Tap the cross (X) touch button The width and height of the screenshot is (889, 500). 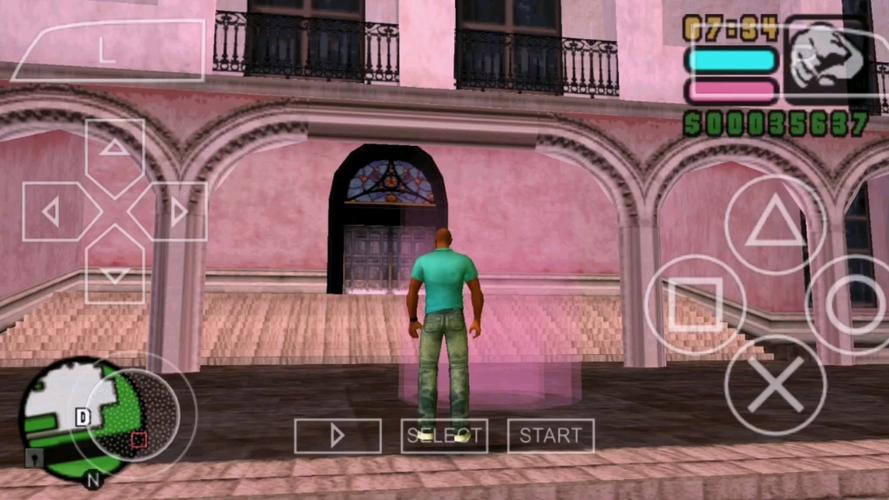775,384
